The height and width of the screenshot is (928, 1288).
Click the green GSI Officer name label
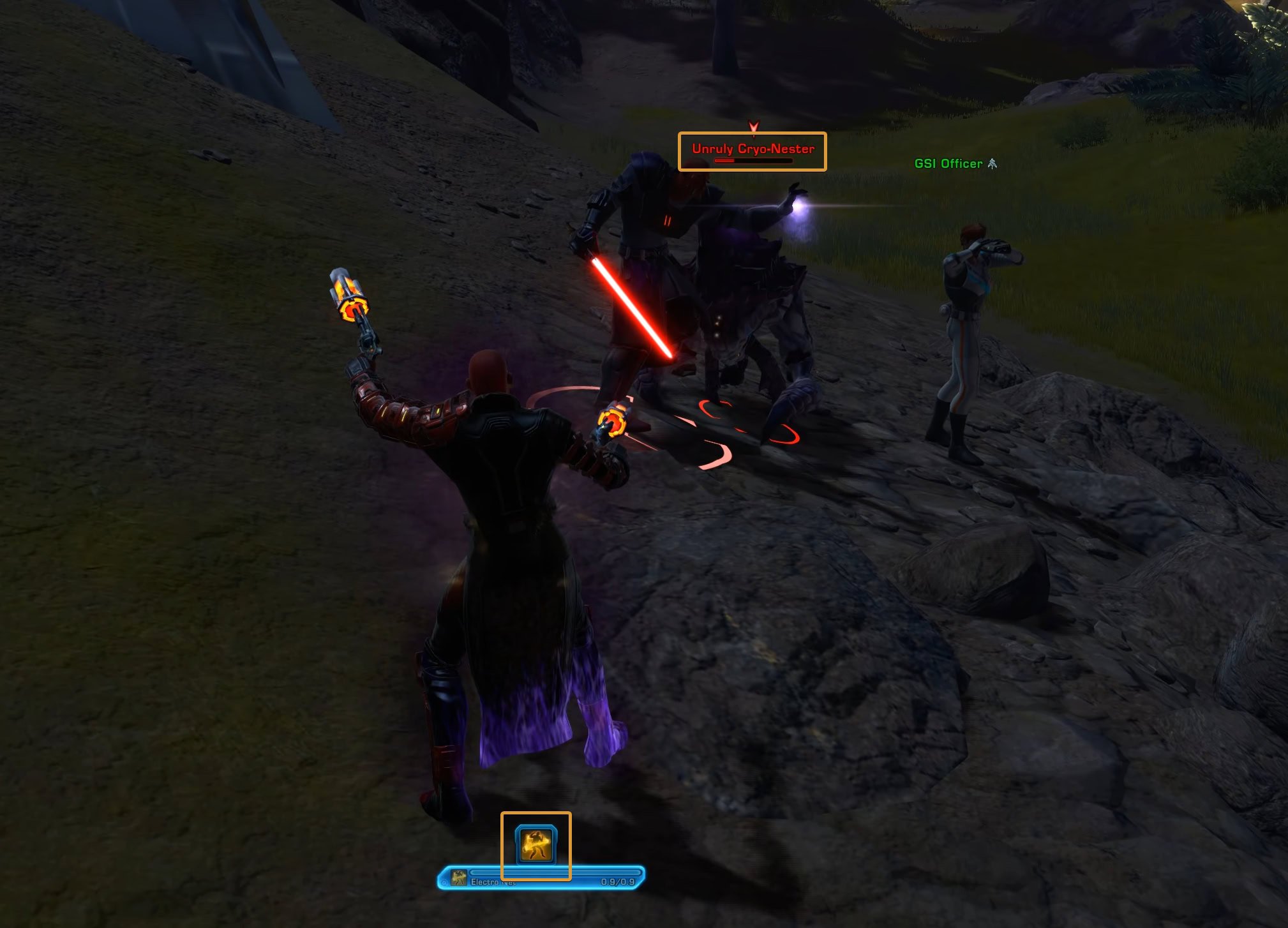(x=948, y=163)
